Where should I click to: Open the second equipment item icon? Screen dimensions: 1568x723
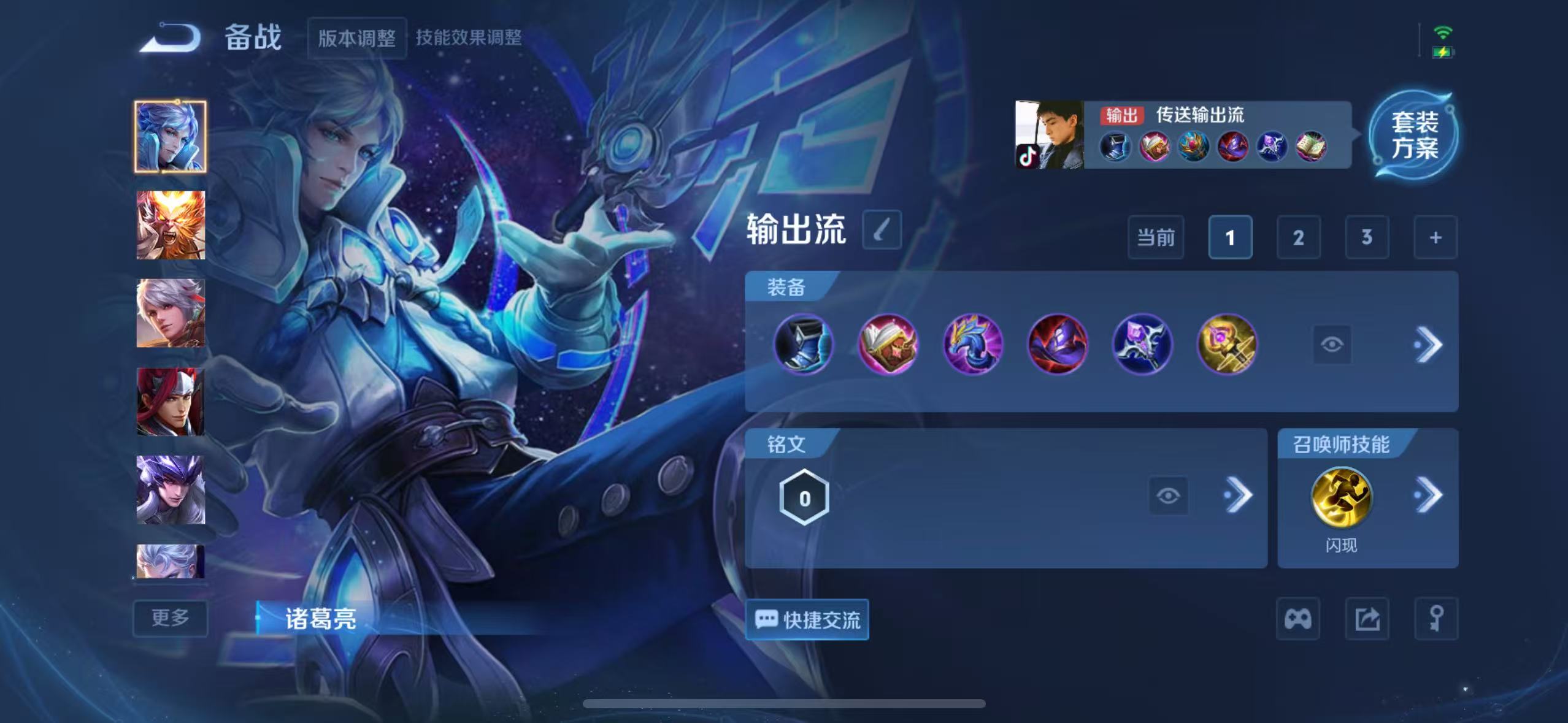point(887,345)
